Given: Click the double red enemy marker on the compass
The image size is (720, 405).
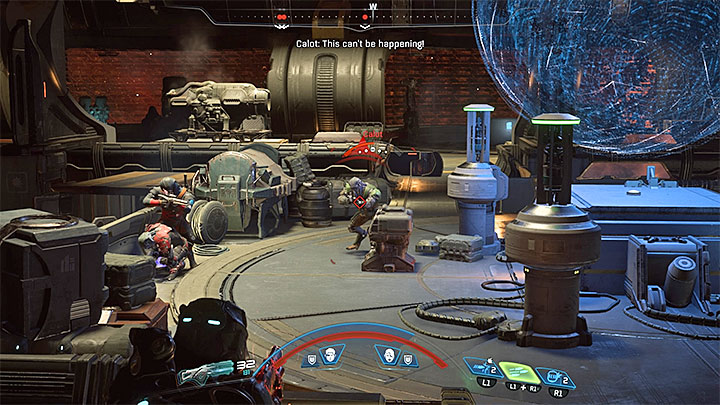Looking at the screenshot, I should point(283,17).
